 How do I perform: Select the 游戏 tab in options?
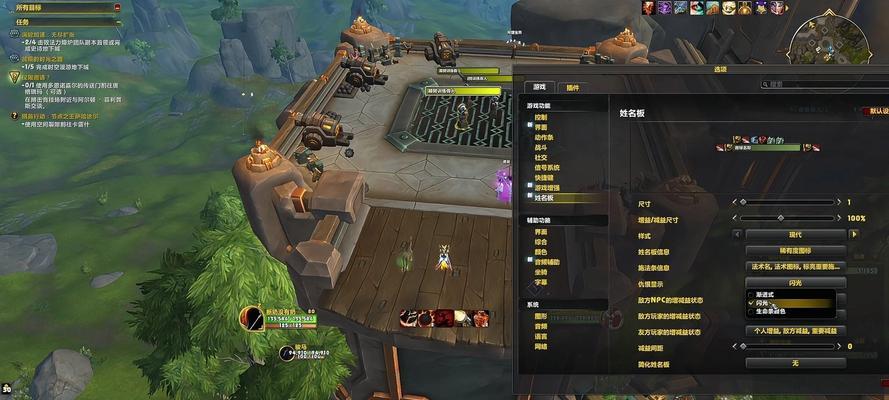(540, 88)
